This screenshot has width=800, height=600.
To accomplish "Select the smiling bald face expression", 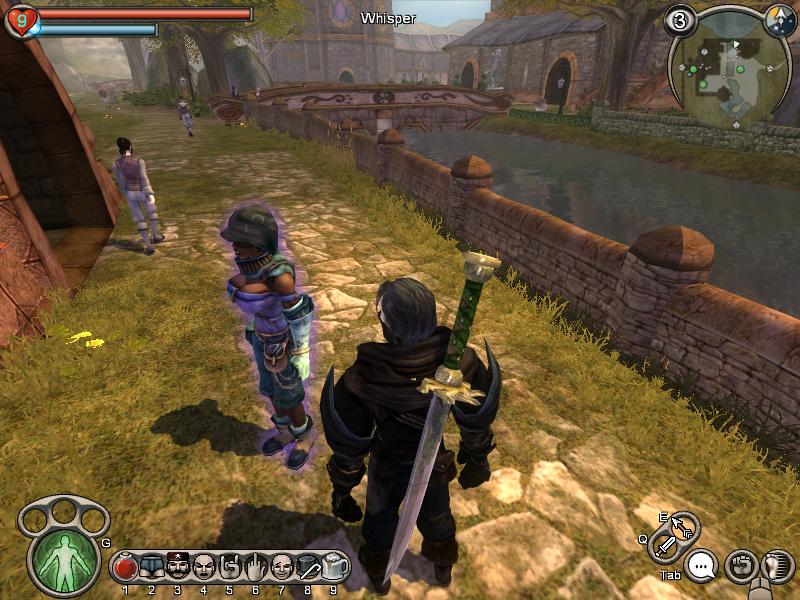I will [x=282, y=568].
